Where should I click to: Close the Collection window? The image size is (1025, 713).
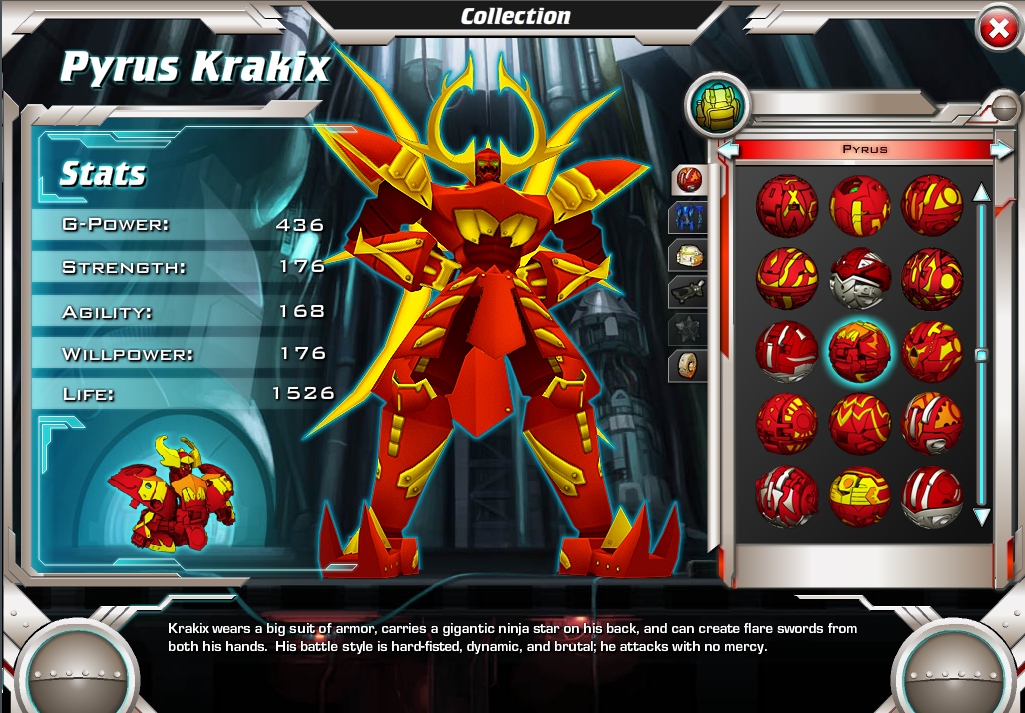click(998, 30)
